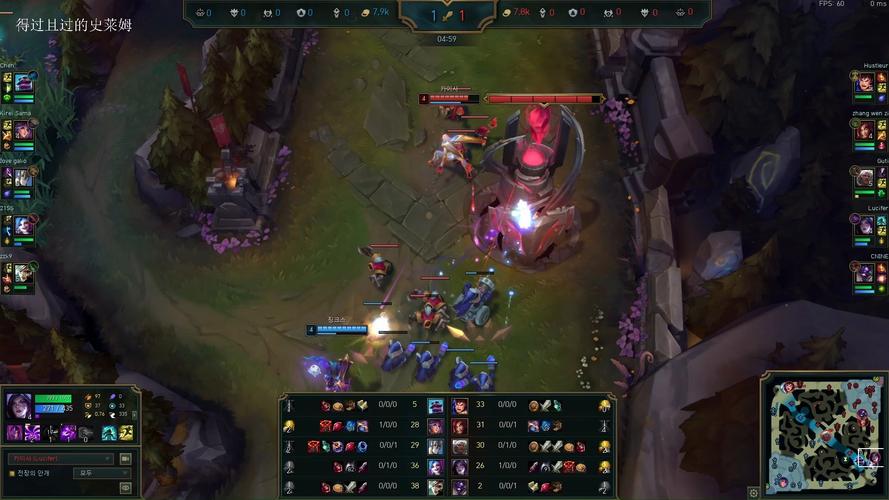Select the Lucifer player portrait on right sidebar

pos(865,225)
